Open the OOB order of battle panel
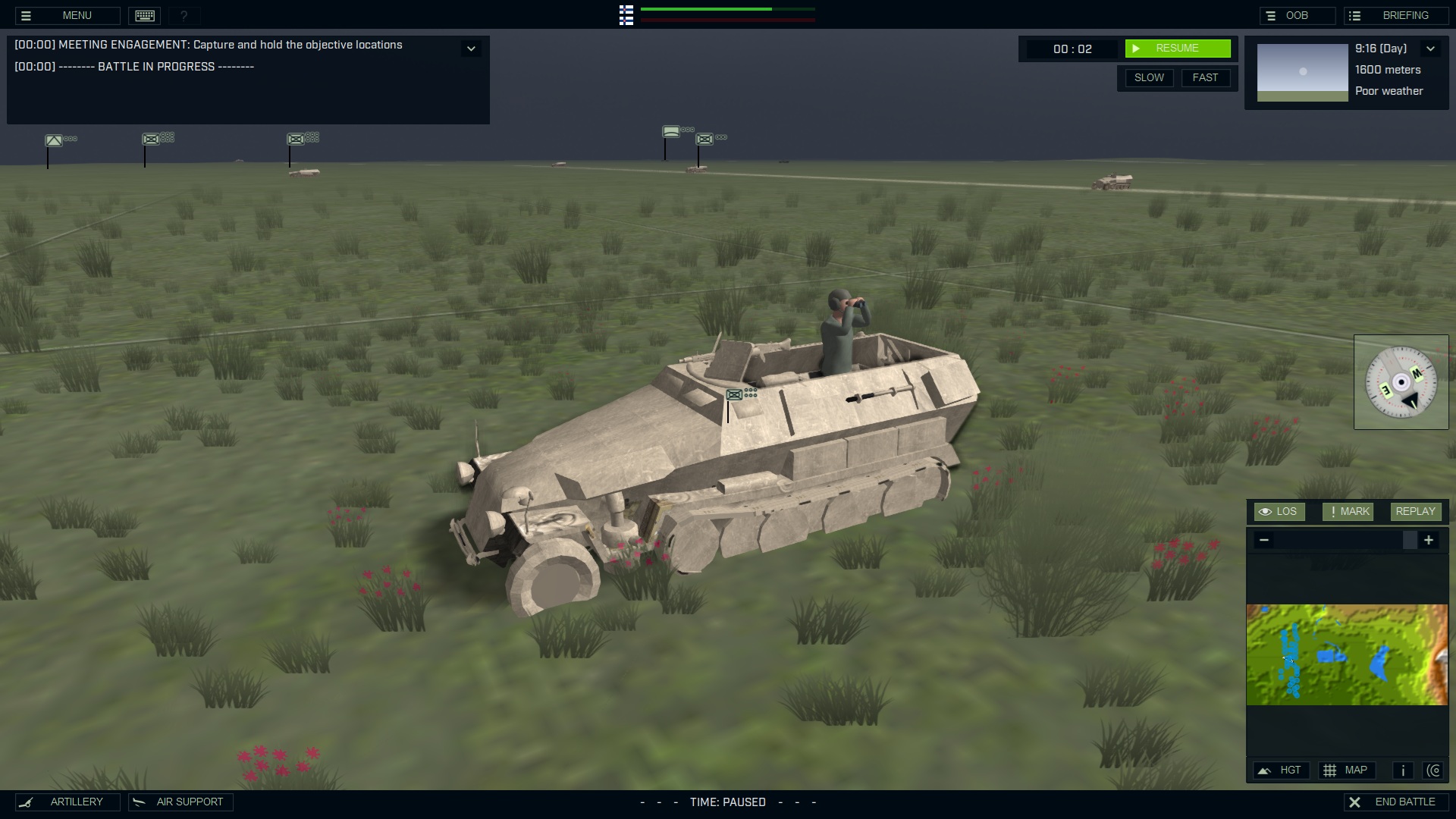Image resolution: width=1456 pixels, height=819 pixels. click(x=1298, y=14)
